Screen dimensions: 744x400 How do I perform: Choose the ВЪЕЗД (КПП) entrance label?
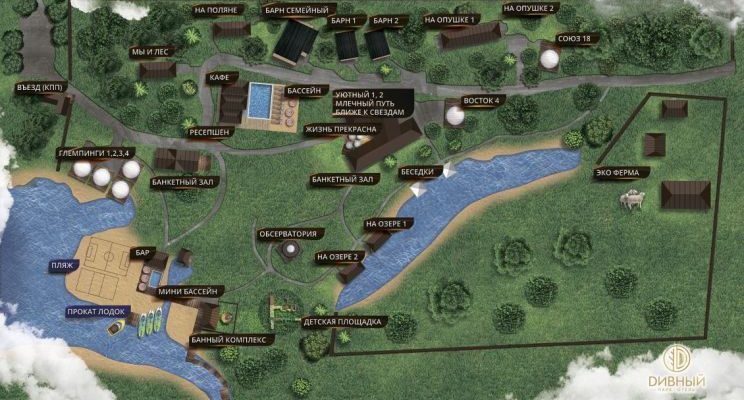tap(42, 86)
